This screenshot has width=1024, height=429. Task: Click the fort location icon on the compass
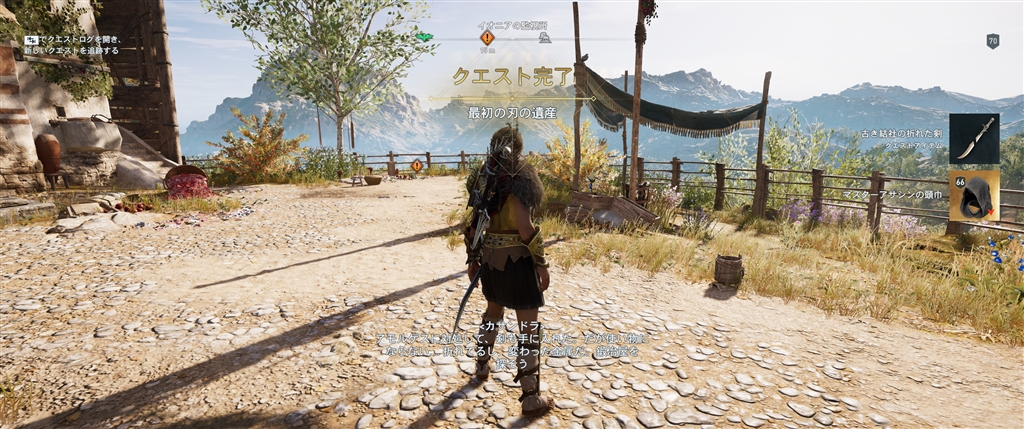(544, 38)
